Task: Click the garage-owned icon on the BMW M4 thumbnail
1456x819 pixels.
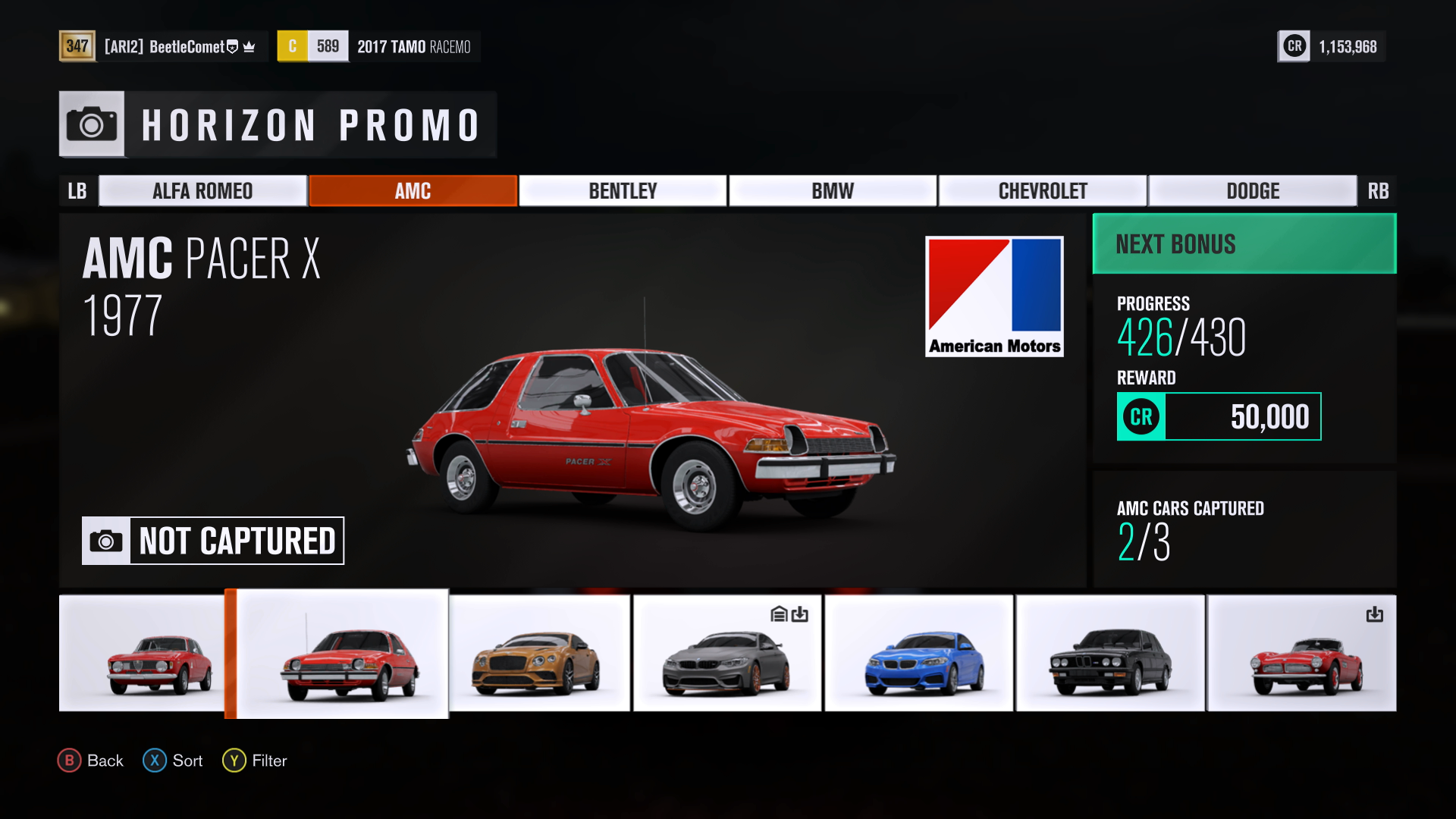Action: click(x=777, y=615)
